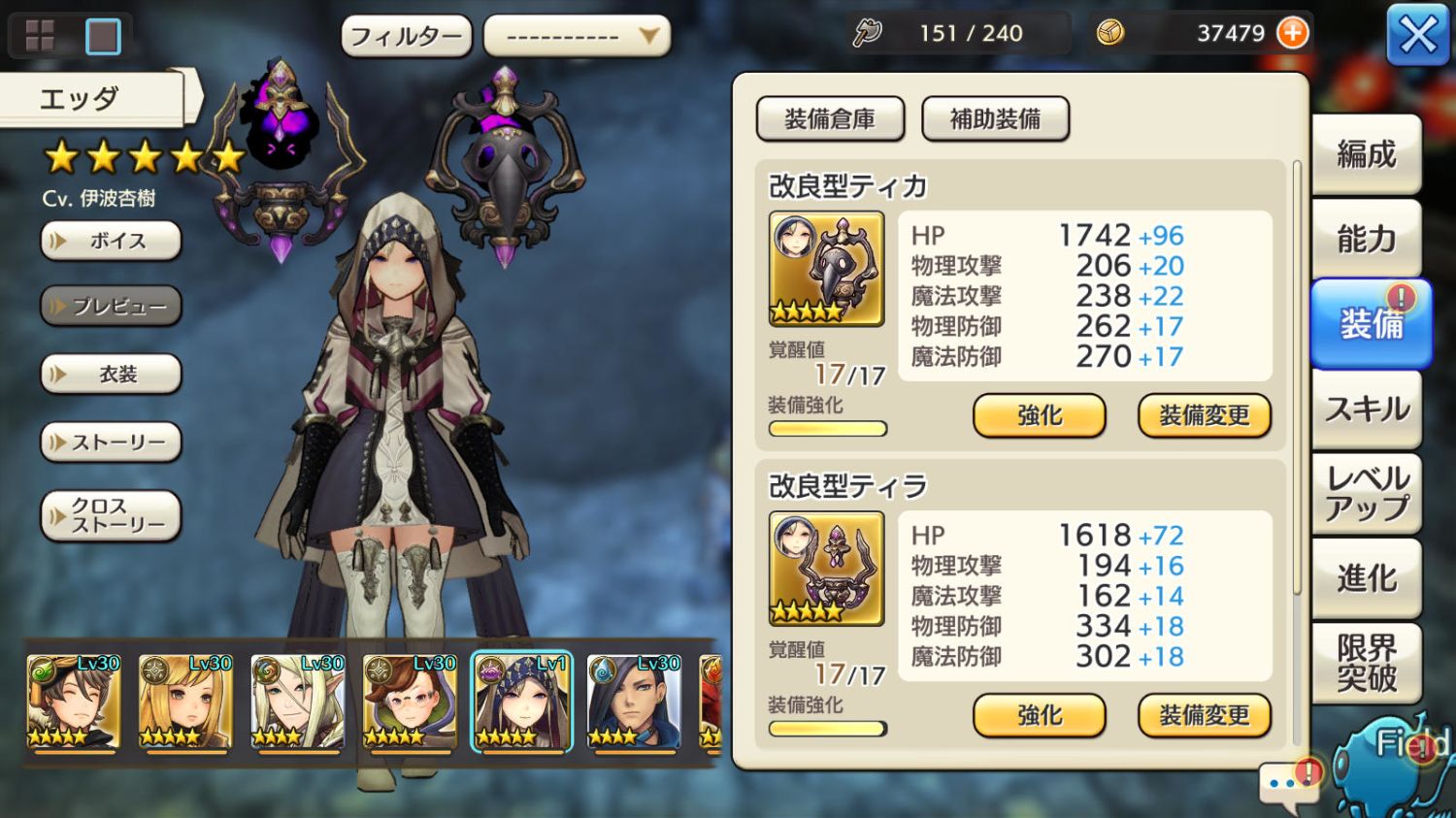Click 強化 for 改良型ティラ
The width and height of the screenshot is (1456, 818).
(1039, 716)
